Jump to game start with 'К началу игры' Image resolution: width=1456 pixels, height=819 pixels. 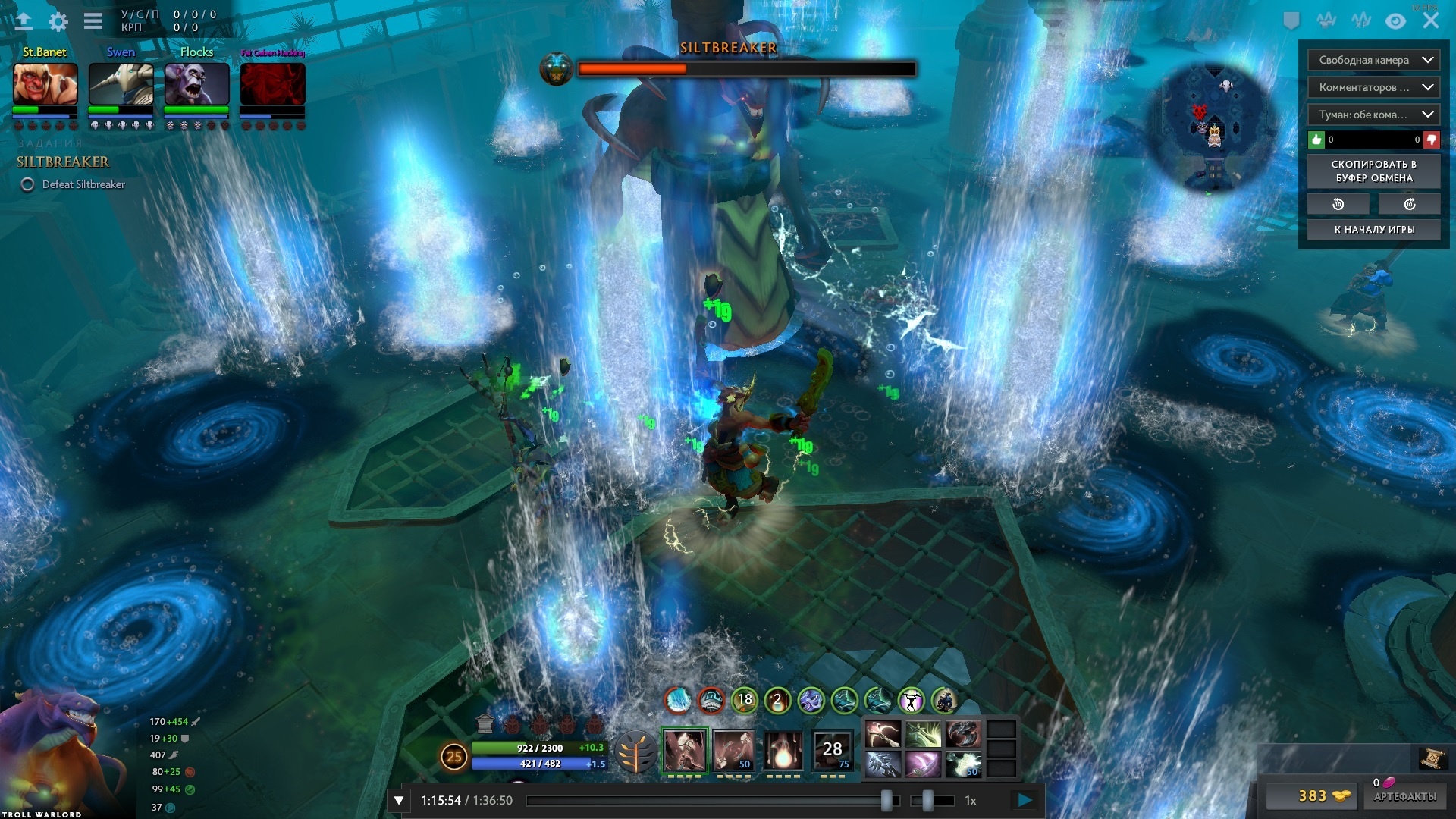pos(1373,230)
